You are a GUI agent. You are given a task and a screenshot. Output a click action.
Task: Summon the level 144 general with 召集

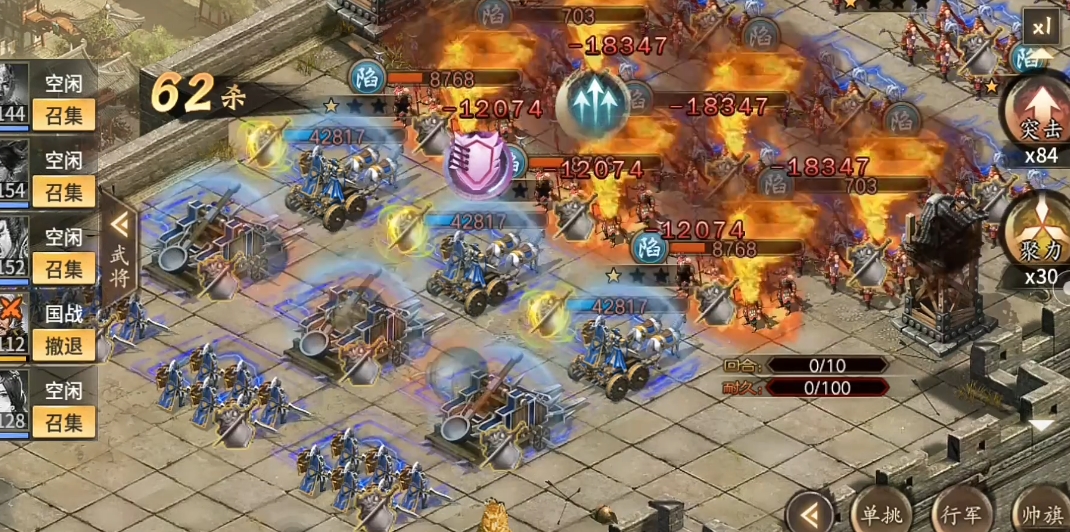point(64,115)
